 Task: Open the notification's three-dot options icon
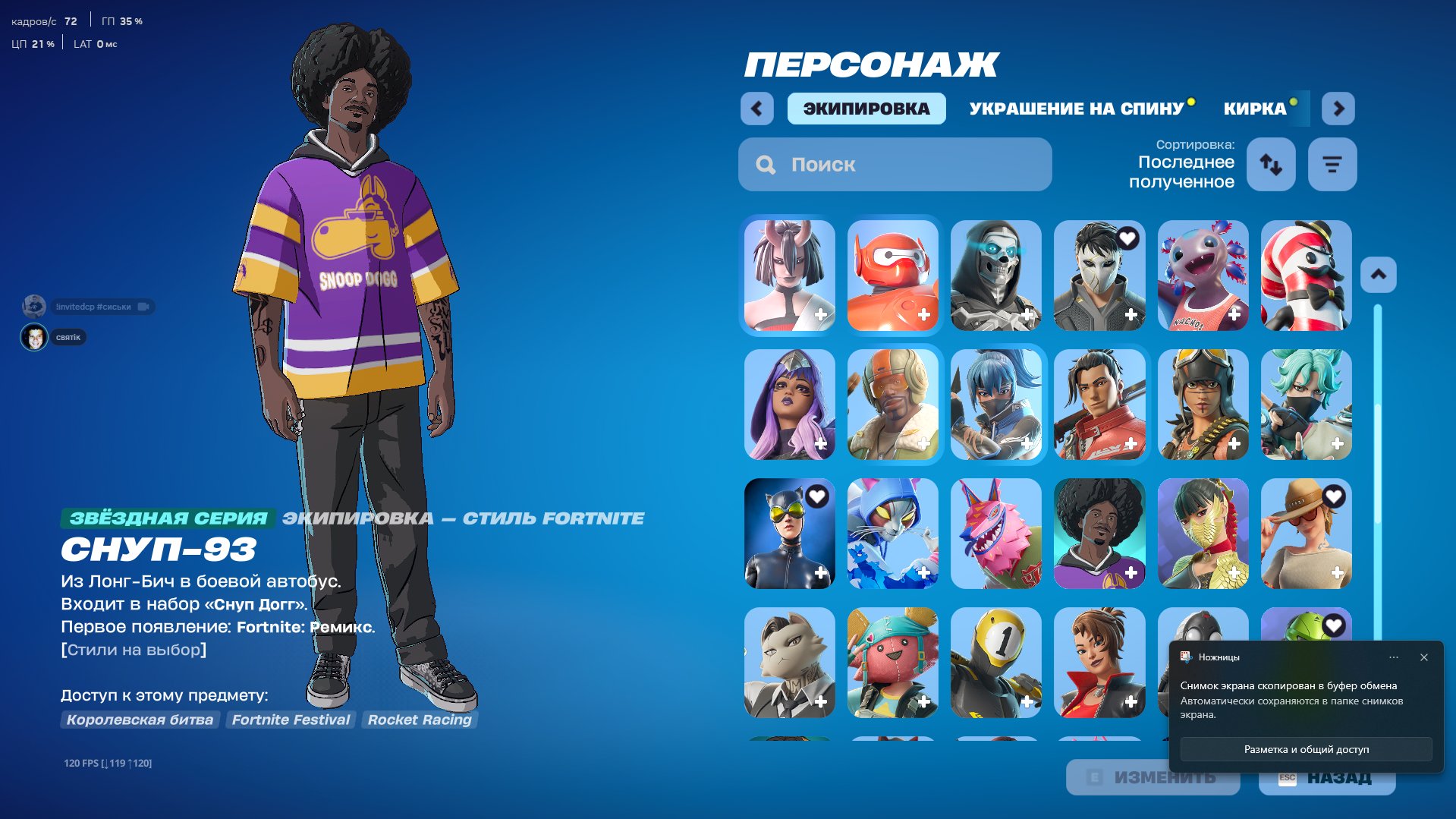click(1393, 658)
